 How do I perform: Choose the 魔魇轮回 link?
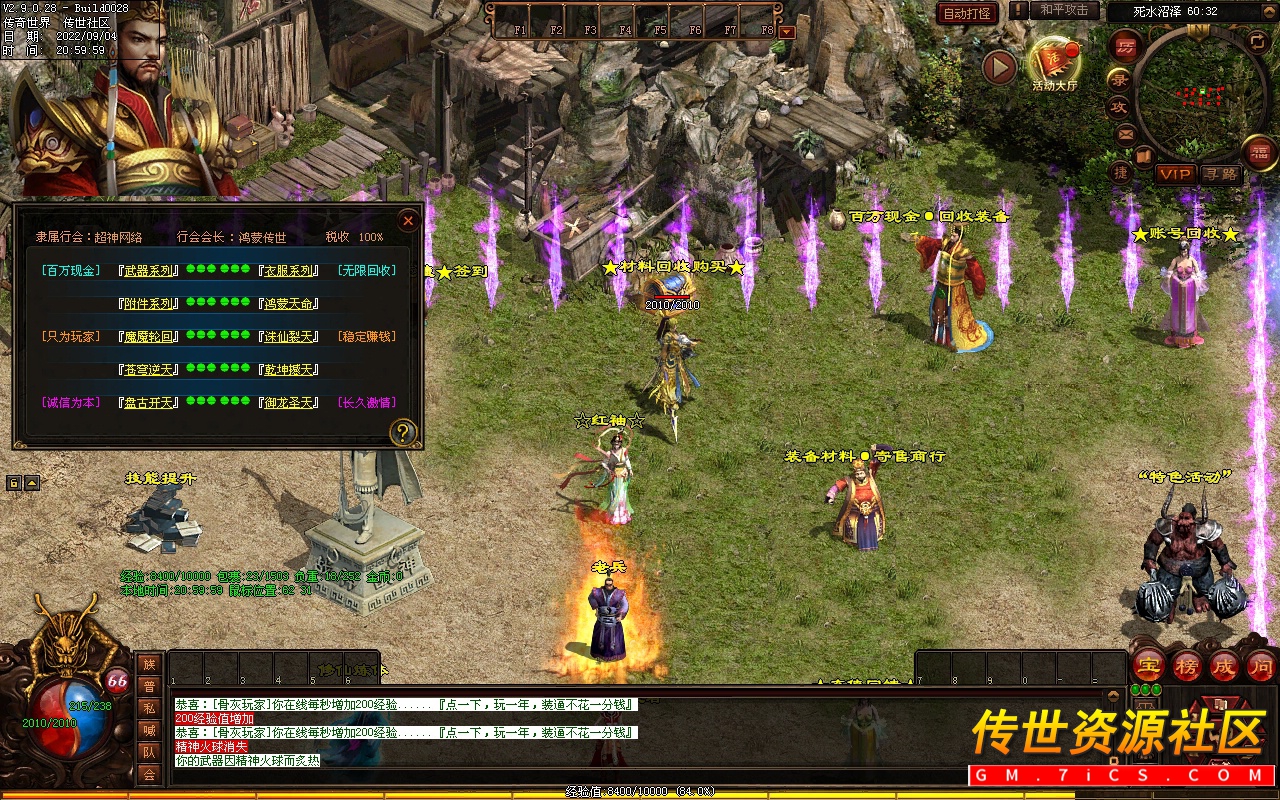(148, 337)
